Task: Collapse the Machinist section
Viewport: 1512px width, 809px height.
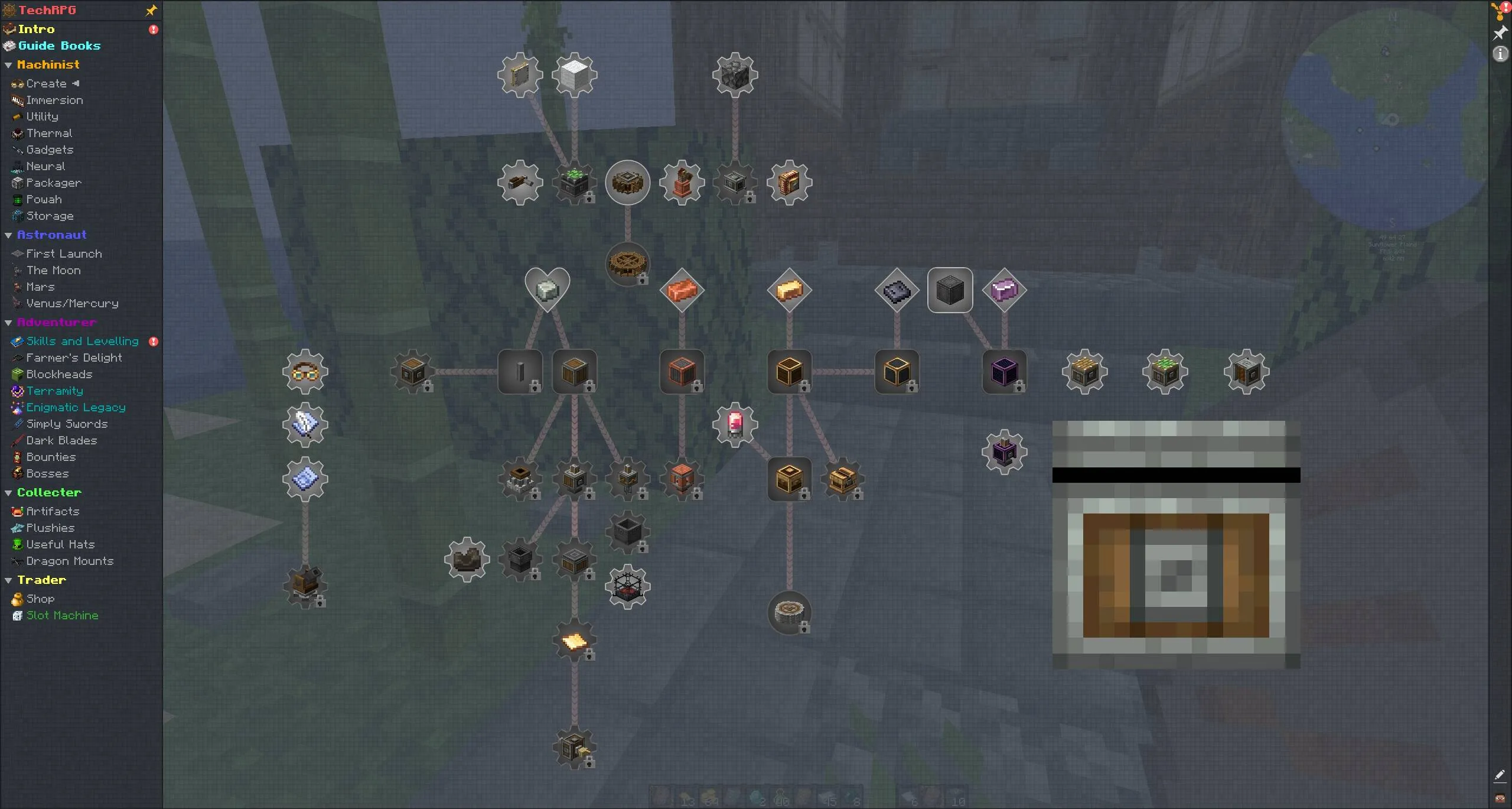Action: 8,64
